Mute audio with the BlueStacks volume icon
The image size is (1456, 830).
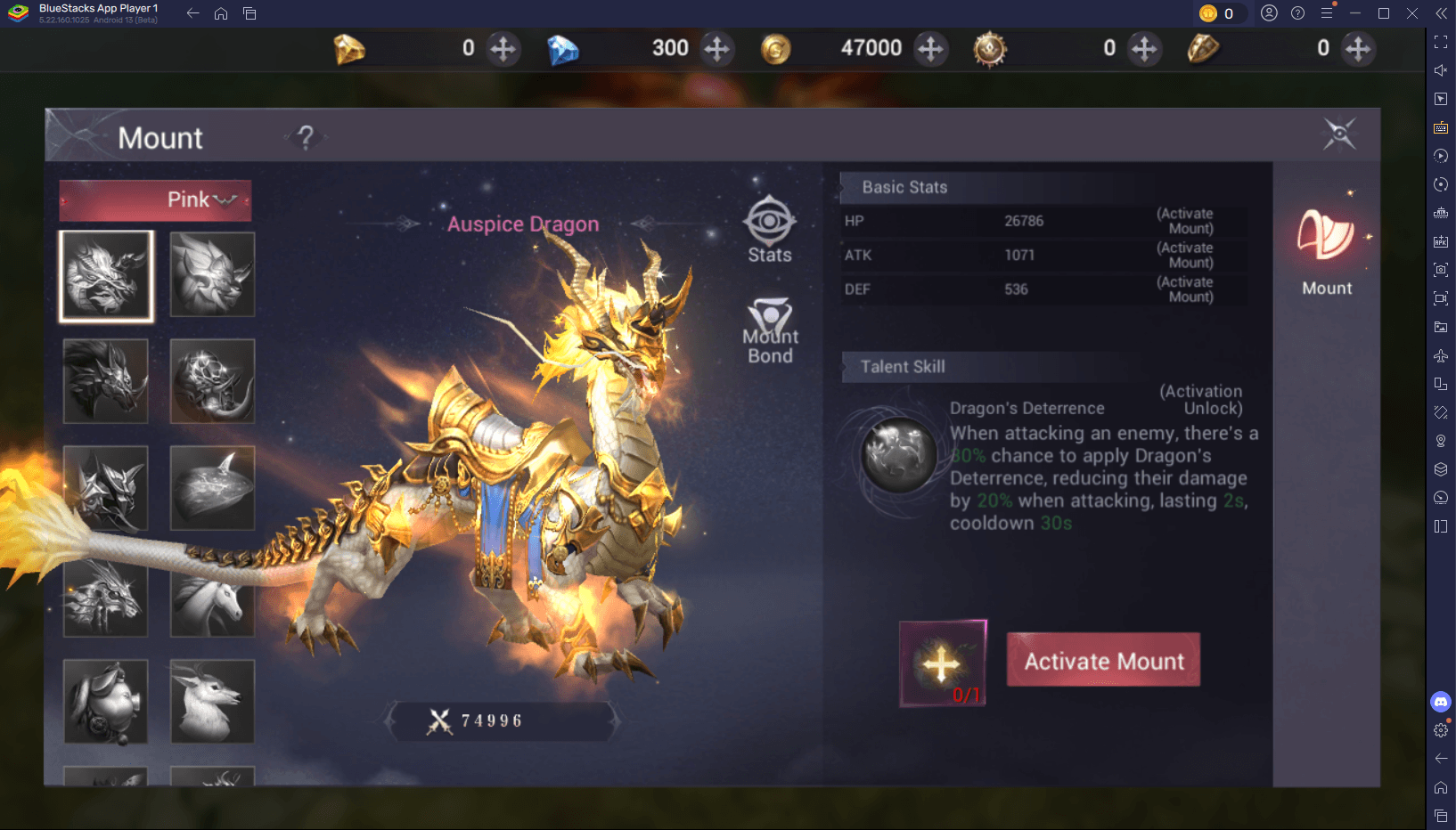[x=1440, y=69]
